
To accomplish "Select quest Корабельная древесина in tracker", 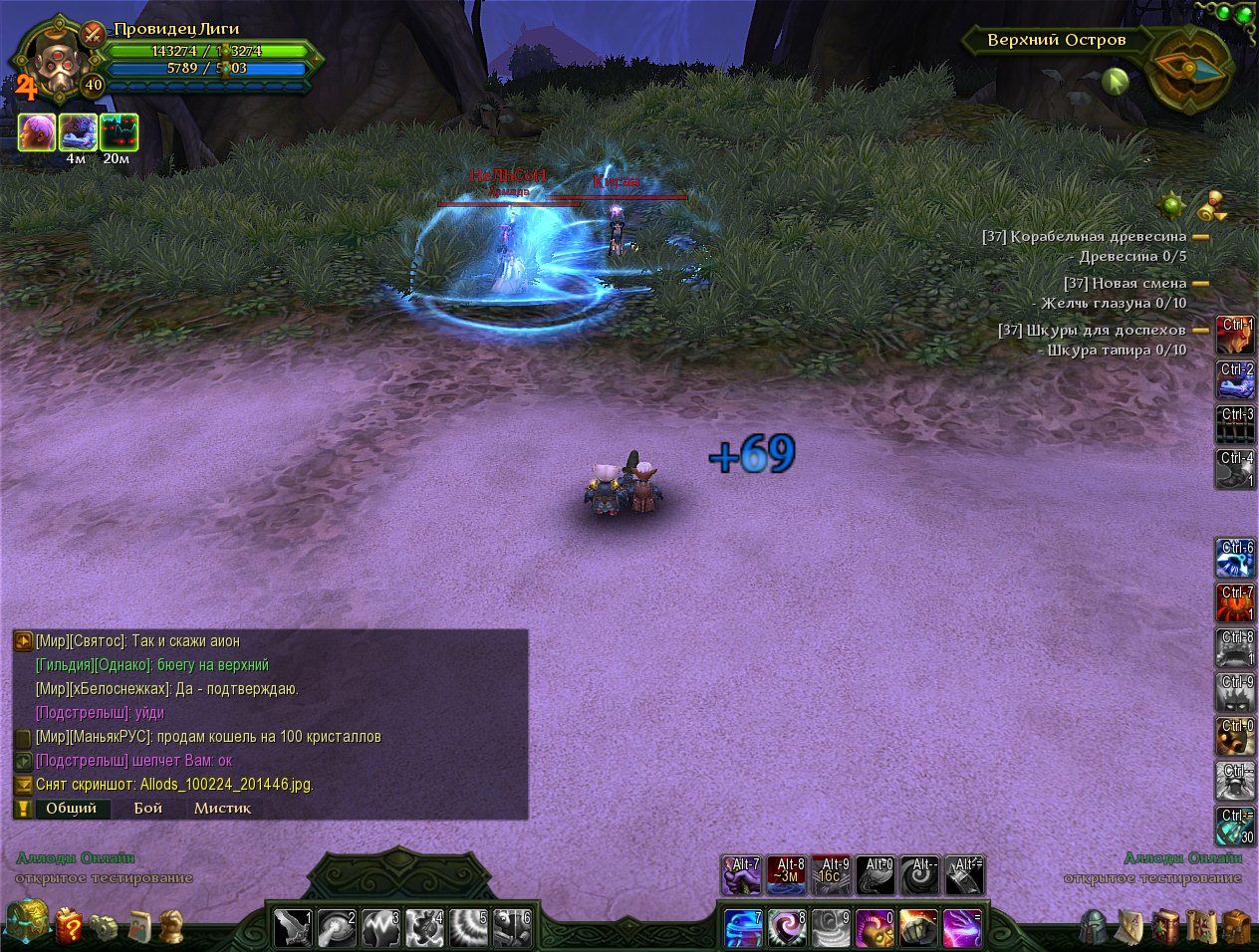I will 1098,237.
